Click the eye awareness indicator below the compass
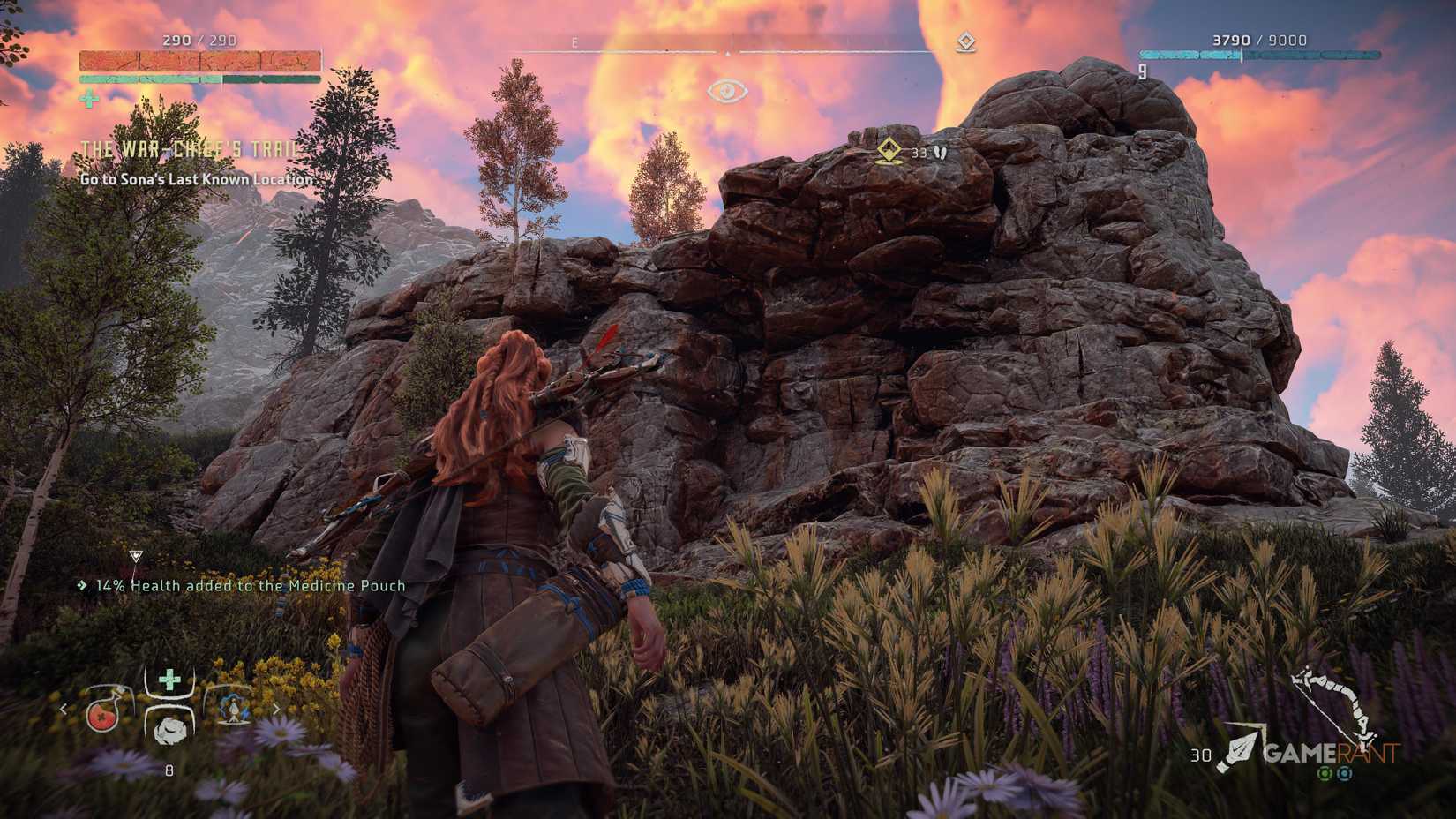This screenshot has height=819, width=1456. pos(727,89)
